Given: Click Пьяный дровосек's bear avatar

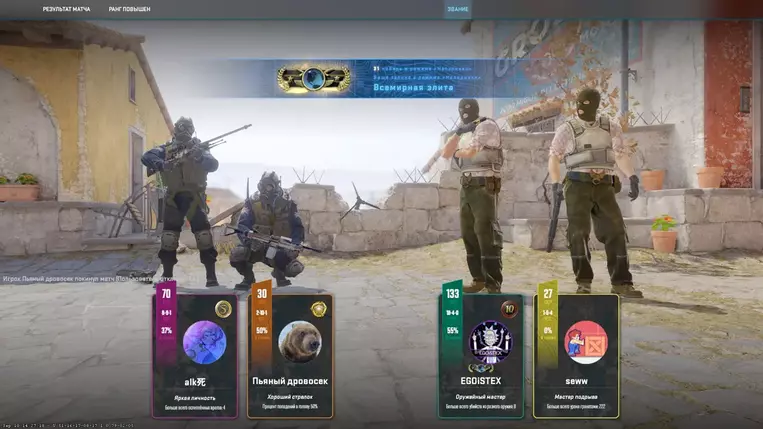Looking at the screenshot, I should pos(298,342).
